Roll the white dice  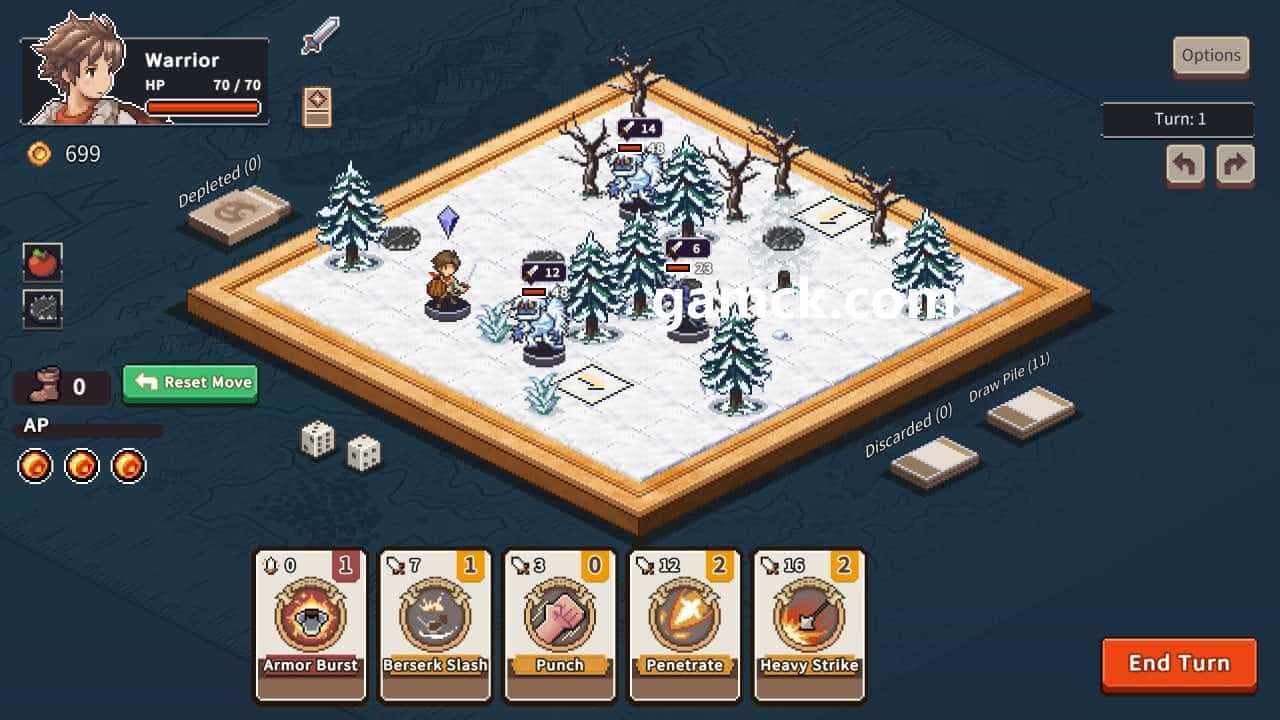coord(340,446)
